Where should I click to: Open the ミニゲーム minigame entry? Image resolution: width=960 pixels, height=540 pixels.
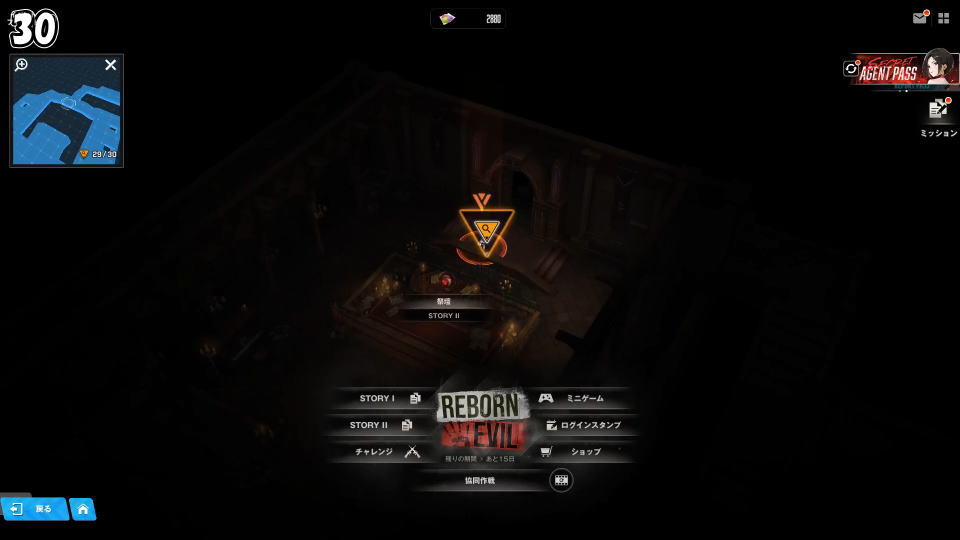click(580, 398)
